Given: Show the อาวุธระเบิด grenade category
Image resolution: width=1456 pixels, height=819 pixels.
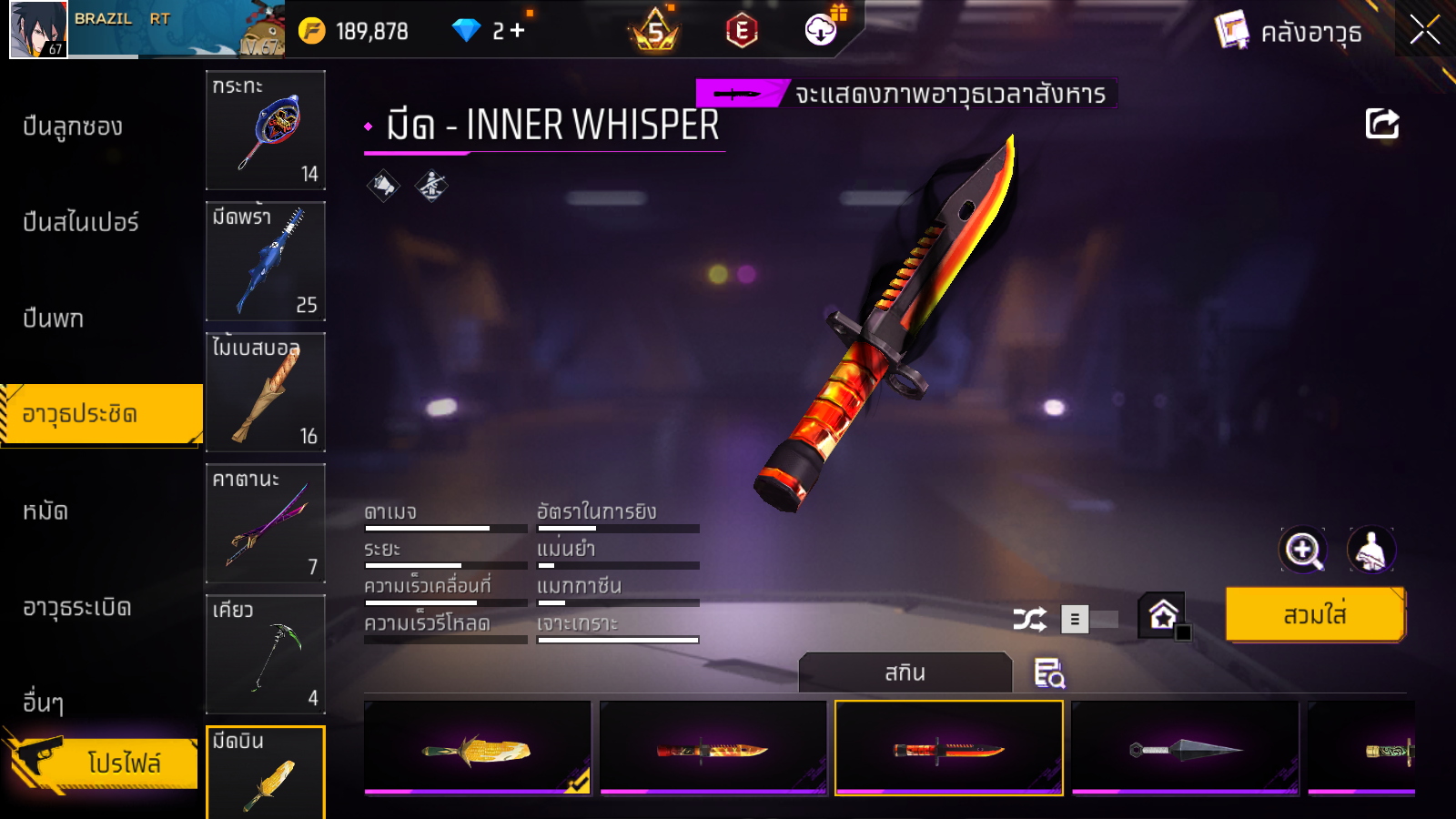Looking at the screenshot, I should point(77,607).
